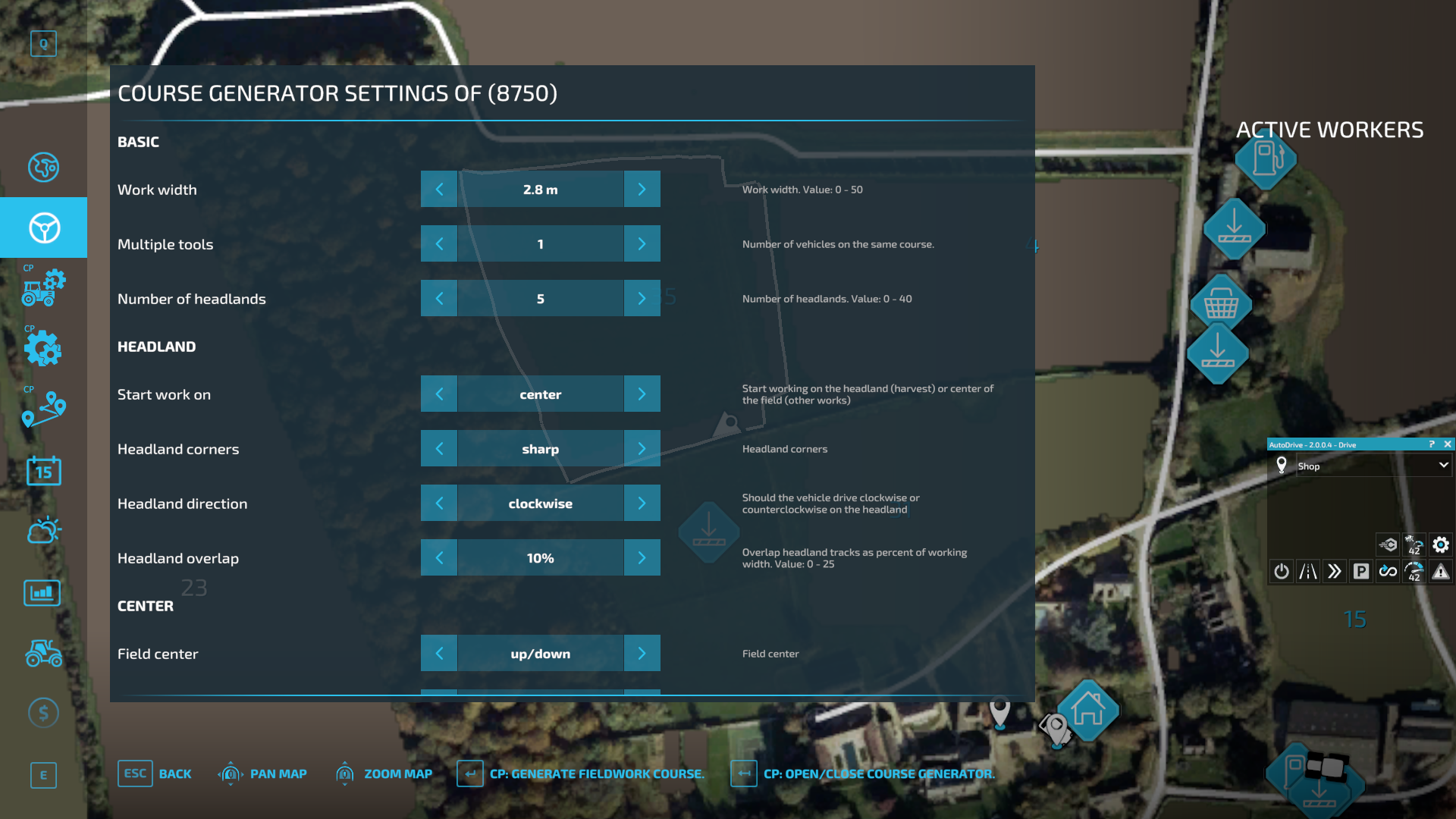Screen dimensions: 1456x819
Task: Switch headland direction to counterclockwise
Action: point(642,503)
